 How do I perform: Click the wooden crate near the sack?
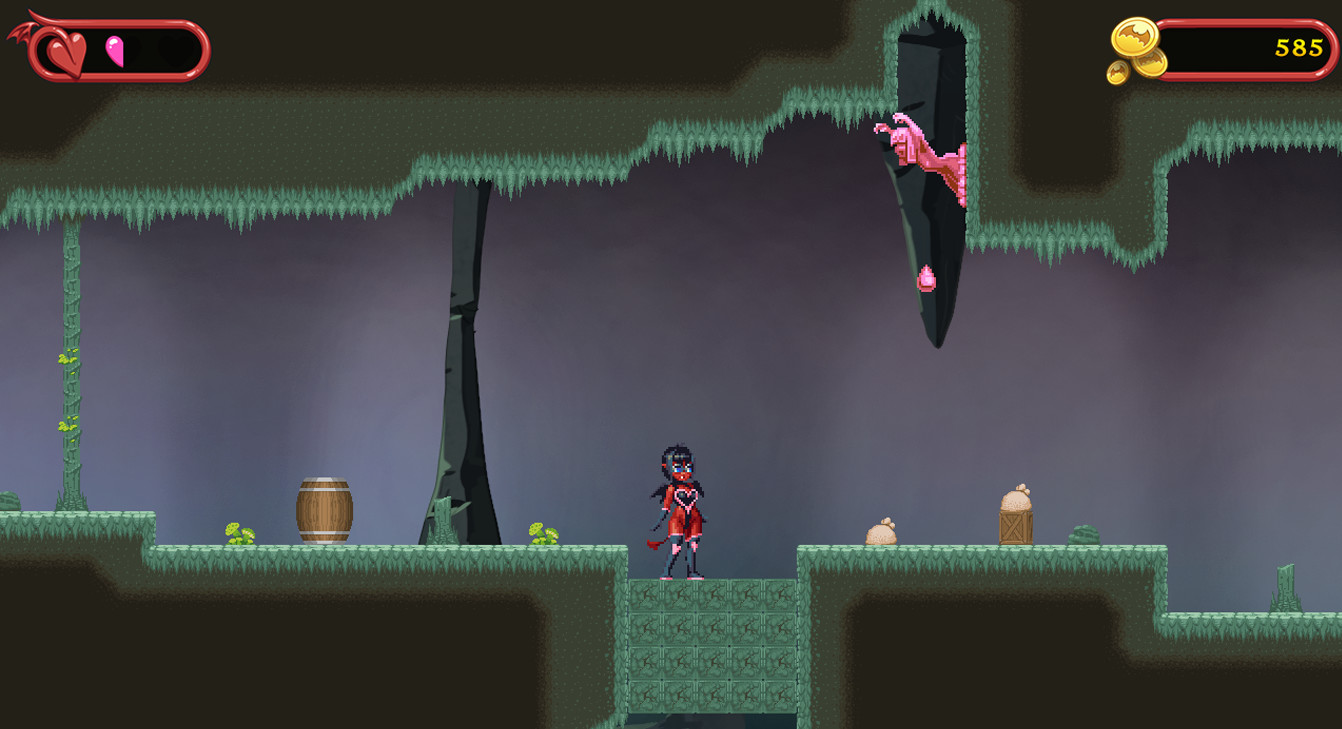pyautogui.click(x=1016, y=528)
